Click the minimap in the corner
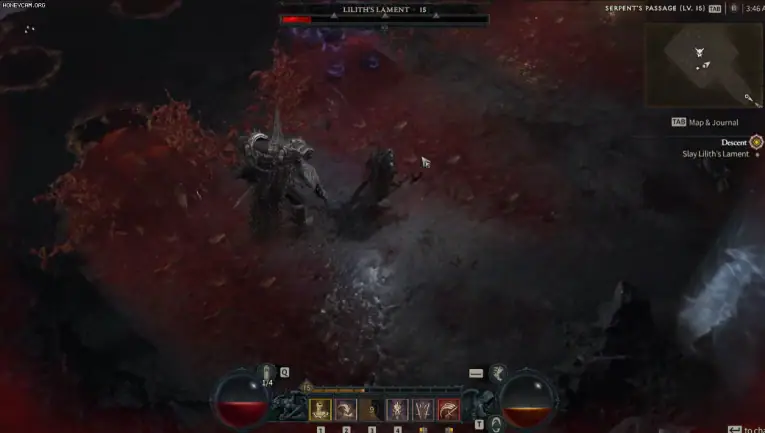Screen dimensions: 765x433 click(x=703, y=64)
